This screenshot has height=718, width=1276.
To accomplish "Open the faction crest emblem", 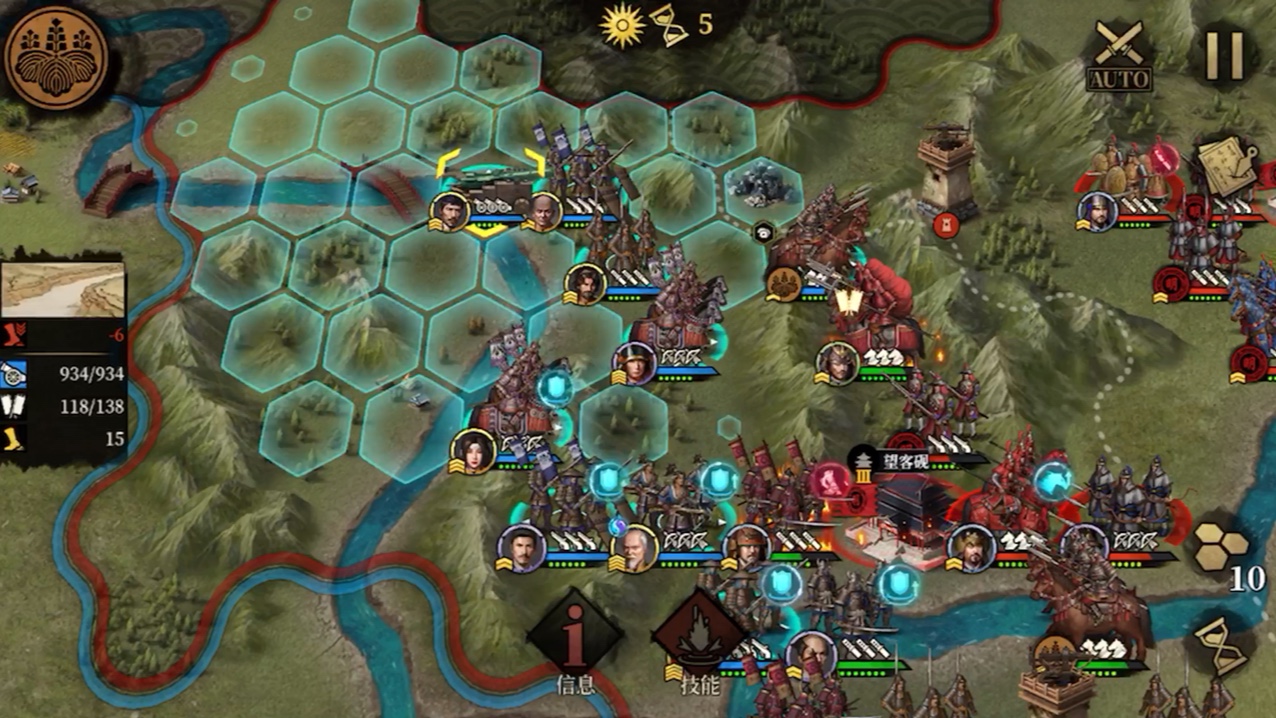I will pos(56,57).
